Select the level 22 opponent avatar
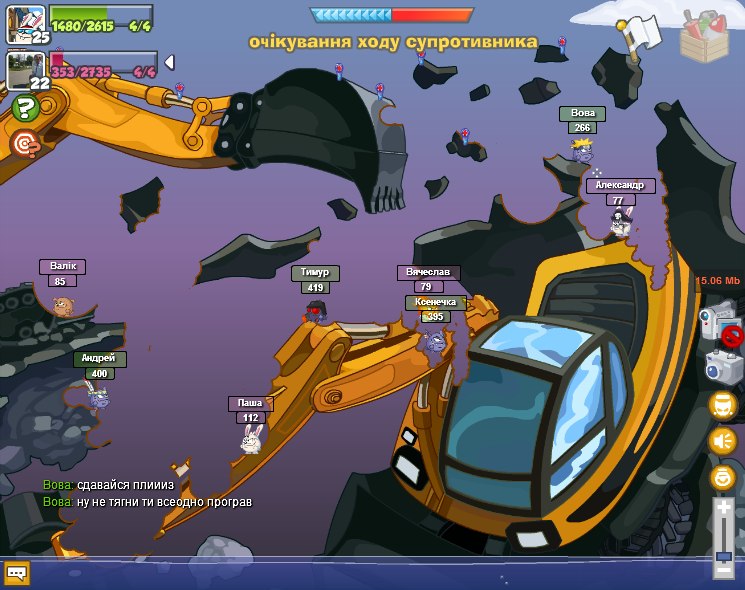 24,71
